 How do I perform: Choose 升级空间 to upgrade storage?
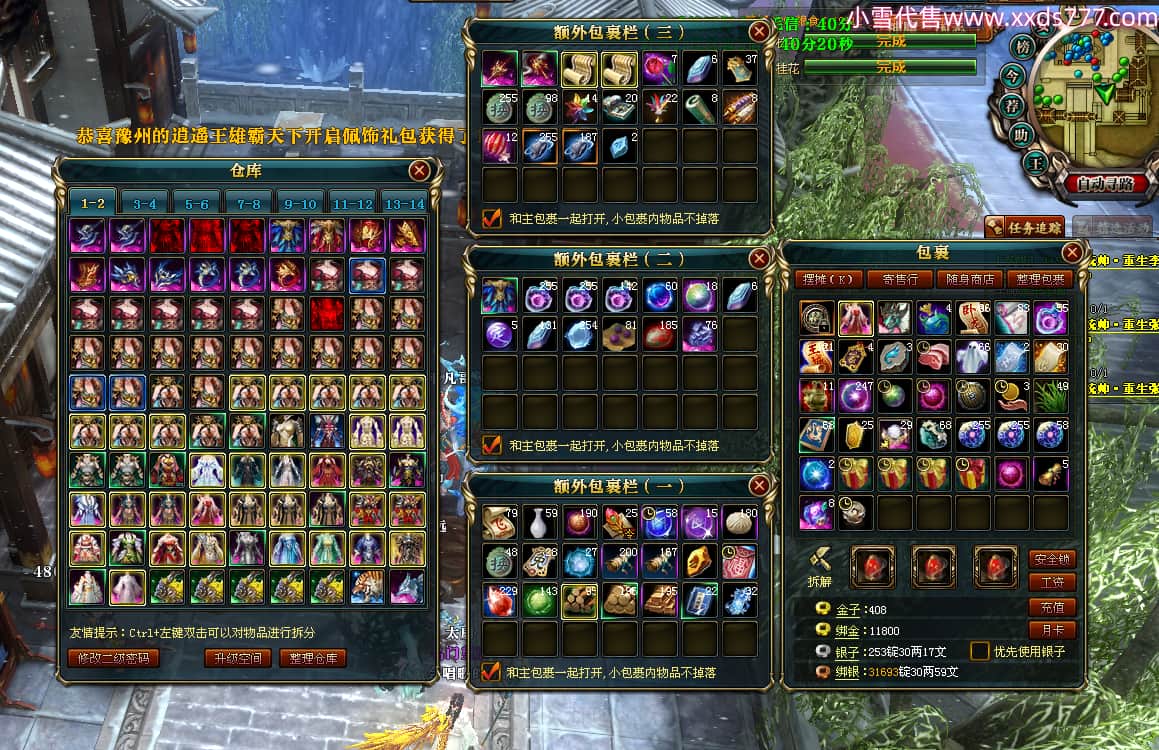tap(237, 657)
